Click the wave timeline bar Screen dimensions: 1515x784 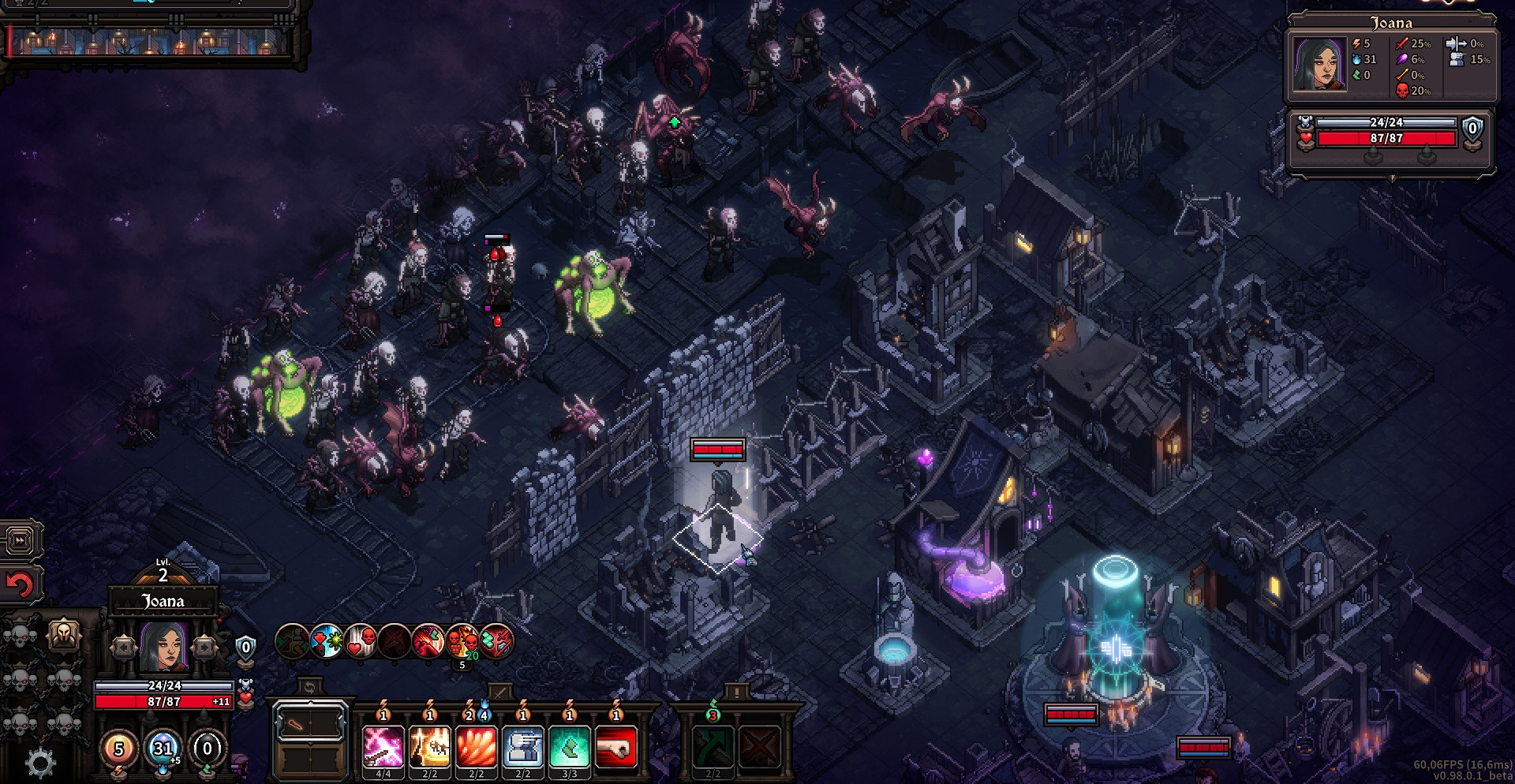tap(150, 41)
